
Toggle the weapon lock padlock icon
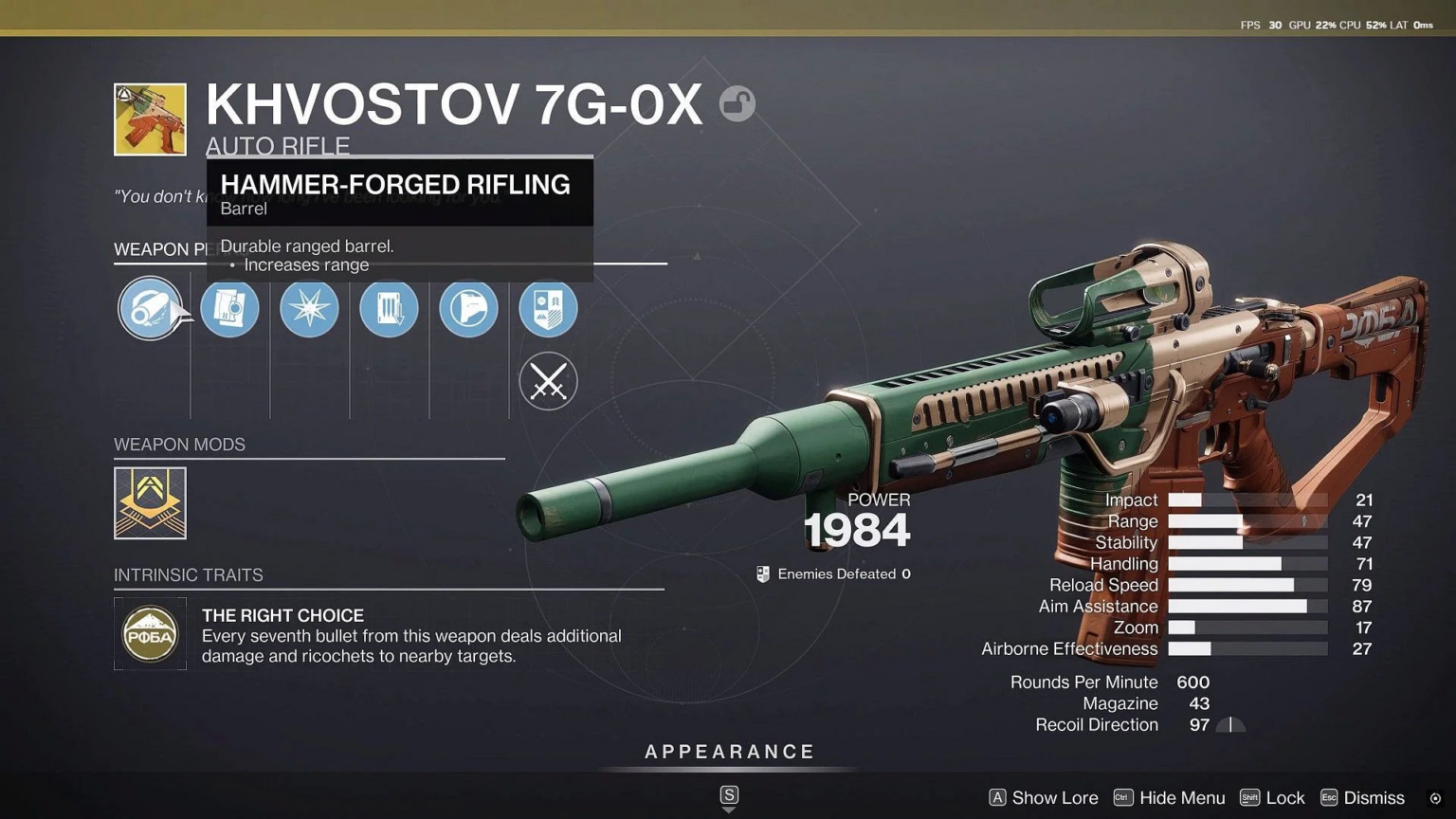[738, 103]
